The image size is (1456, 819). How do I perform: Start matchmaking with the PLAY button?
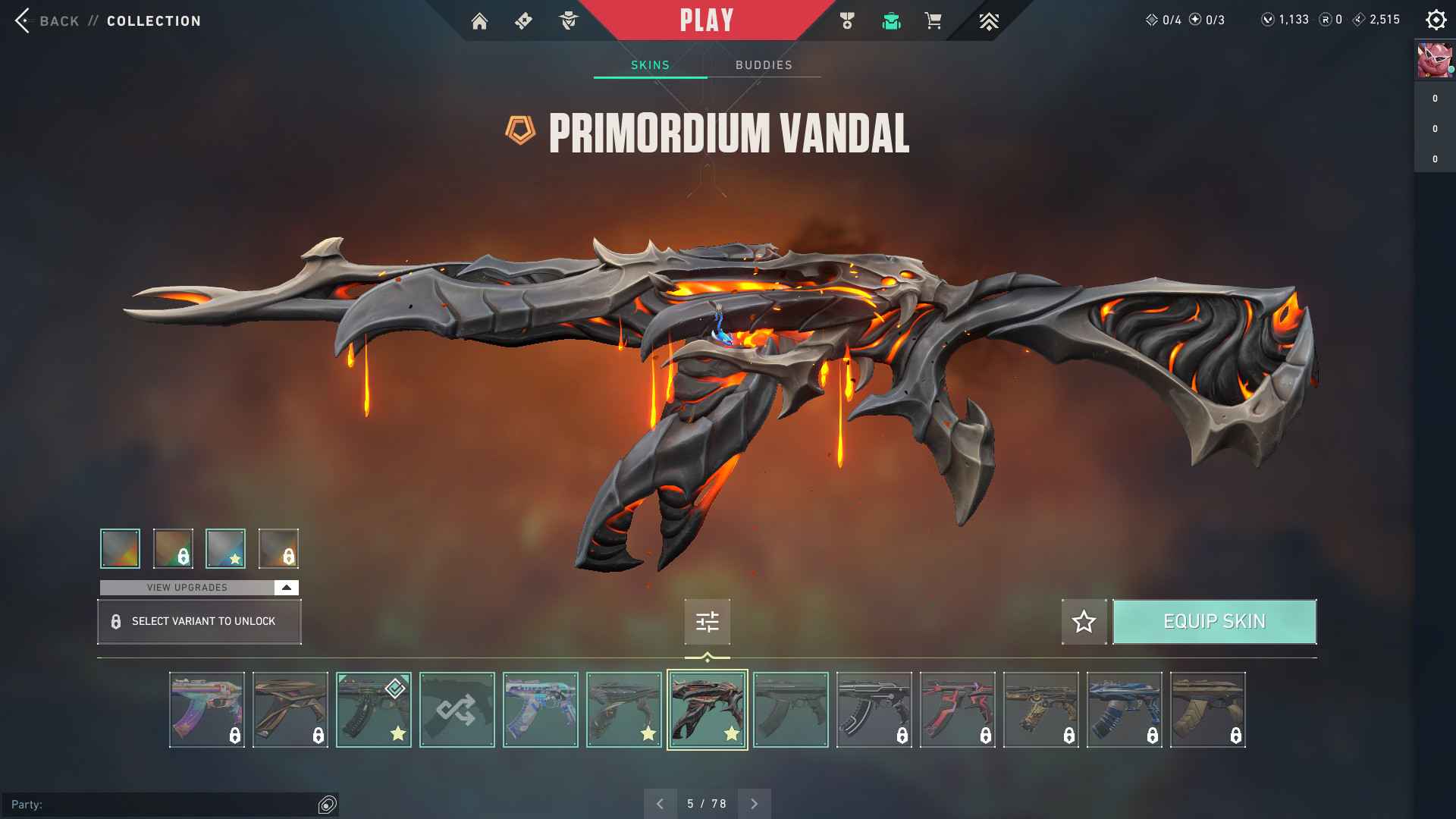point(706,20)
